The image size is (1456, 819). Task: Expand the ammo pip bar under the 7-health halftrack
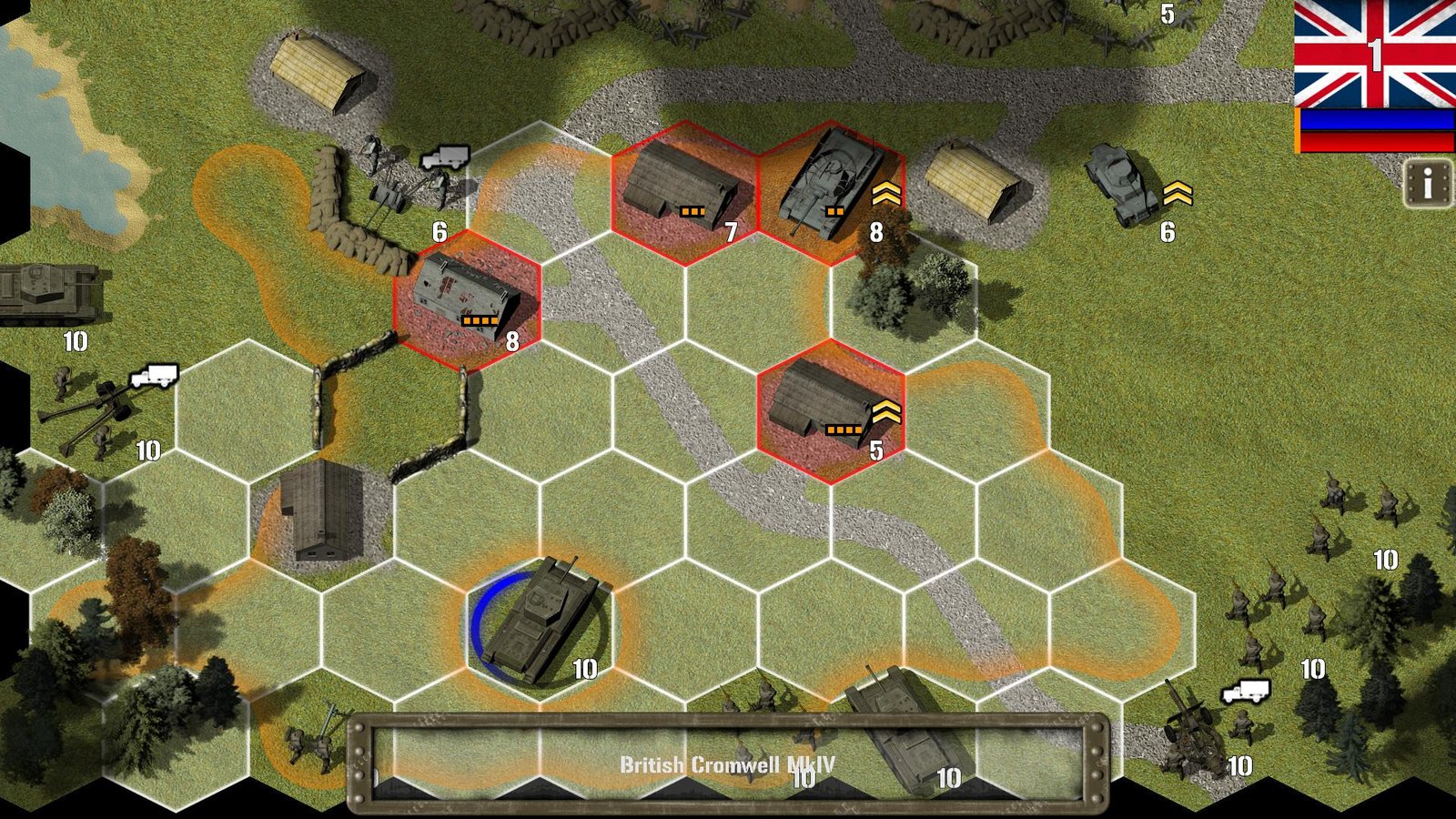click(x=693, y=212)
